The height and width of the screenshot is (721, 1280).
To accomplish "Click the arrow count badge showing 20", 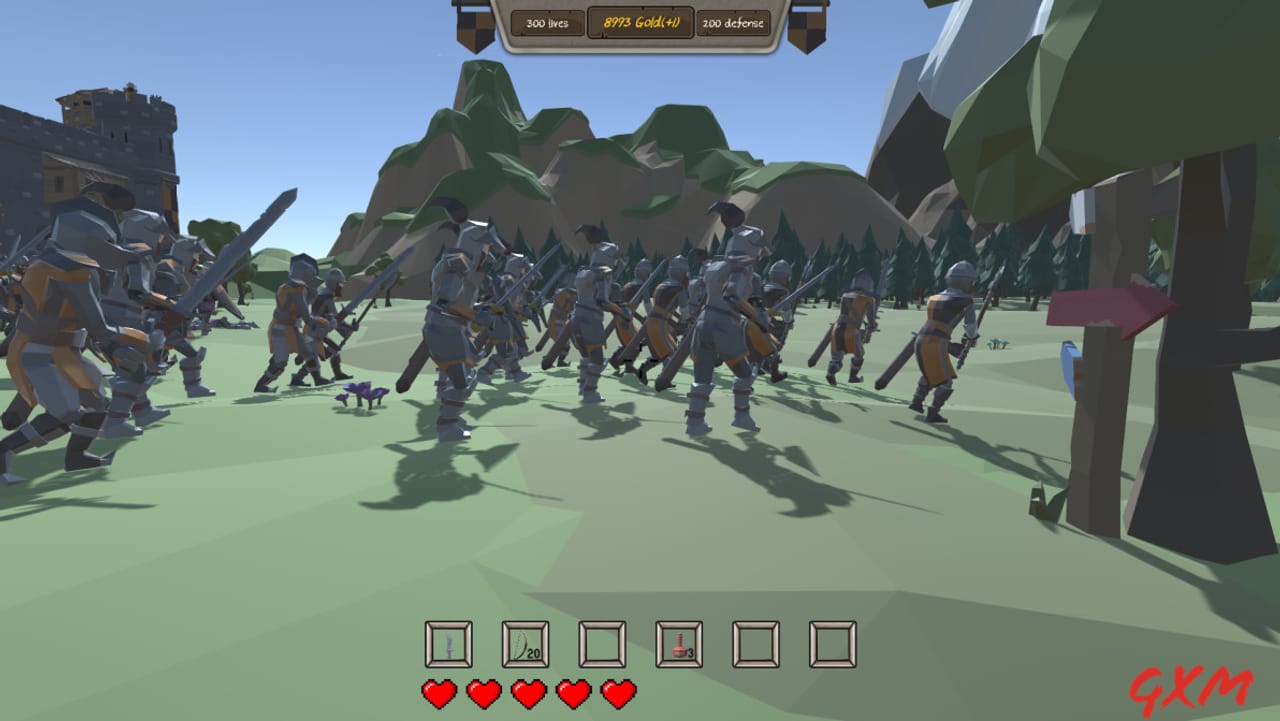I will (x=532, y=652).
